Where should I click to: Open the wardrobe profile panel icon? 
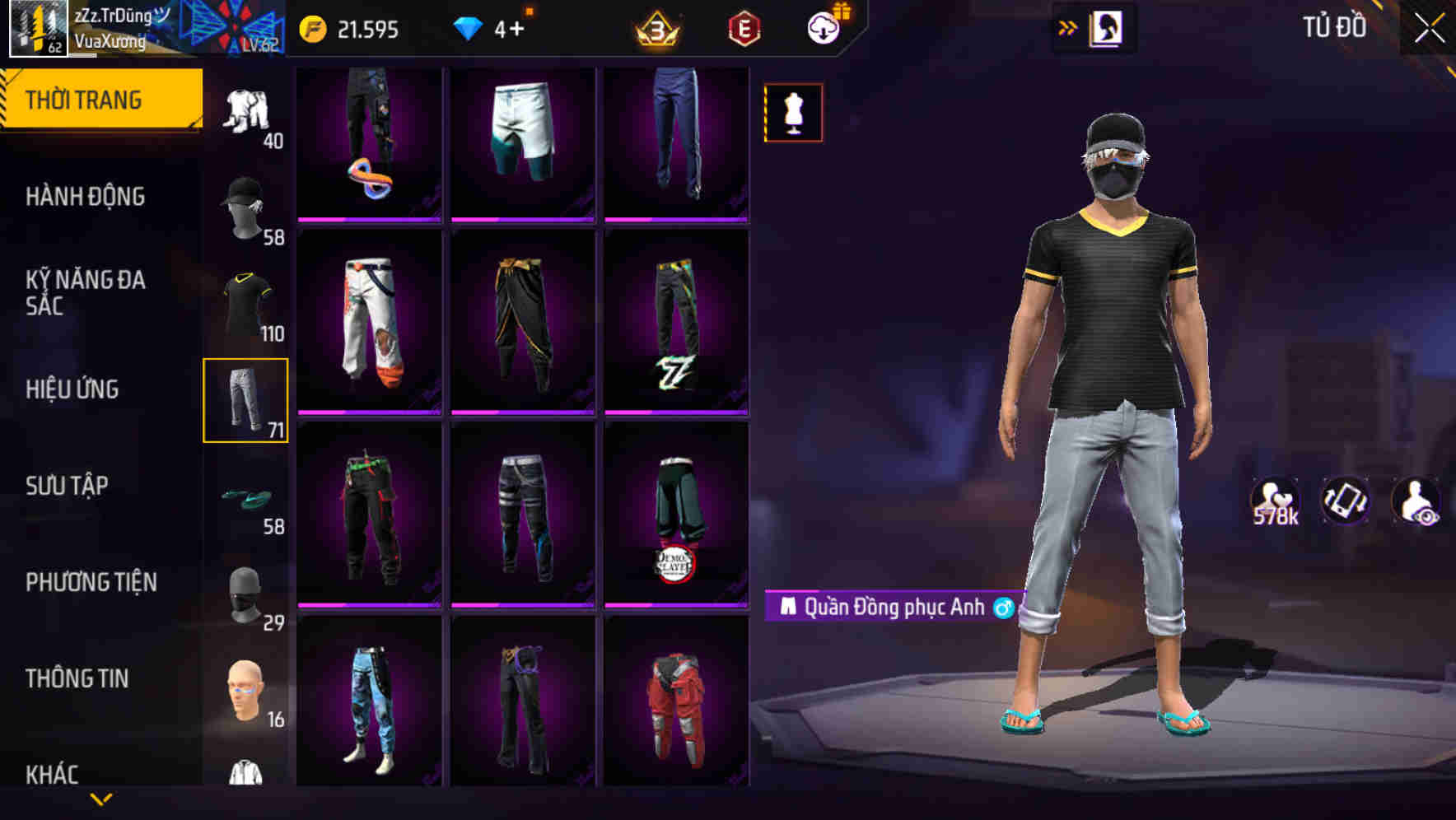pos(1108,27)
